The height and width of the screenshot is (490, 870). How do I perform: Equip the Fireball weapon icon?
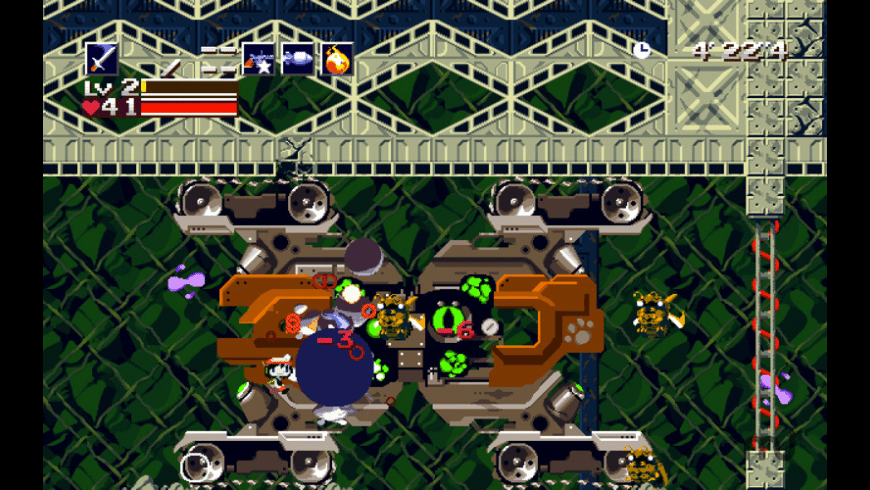pos(338,60)
